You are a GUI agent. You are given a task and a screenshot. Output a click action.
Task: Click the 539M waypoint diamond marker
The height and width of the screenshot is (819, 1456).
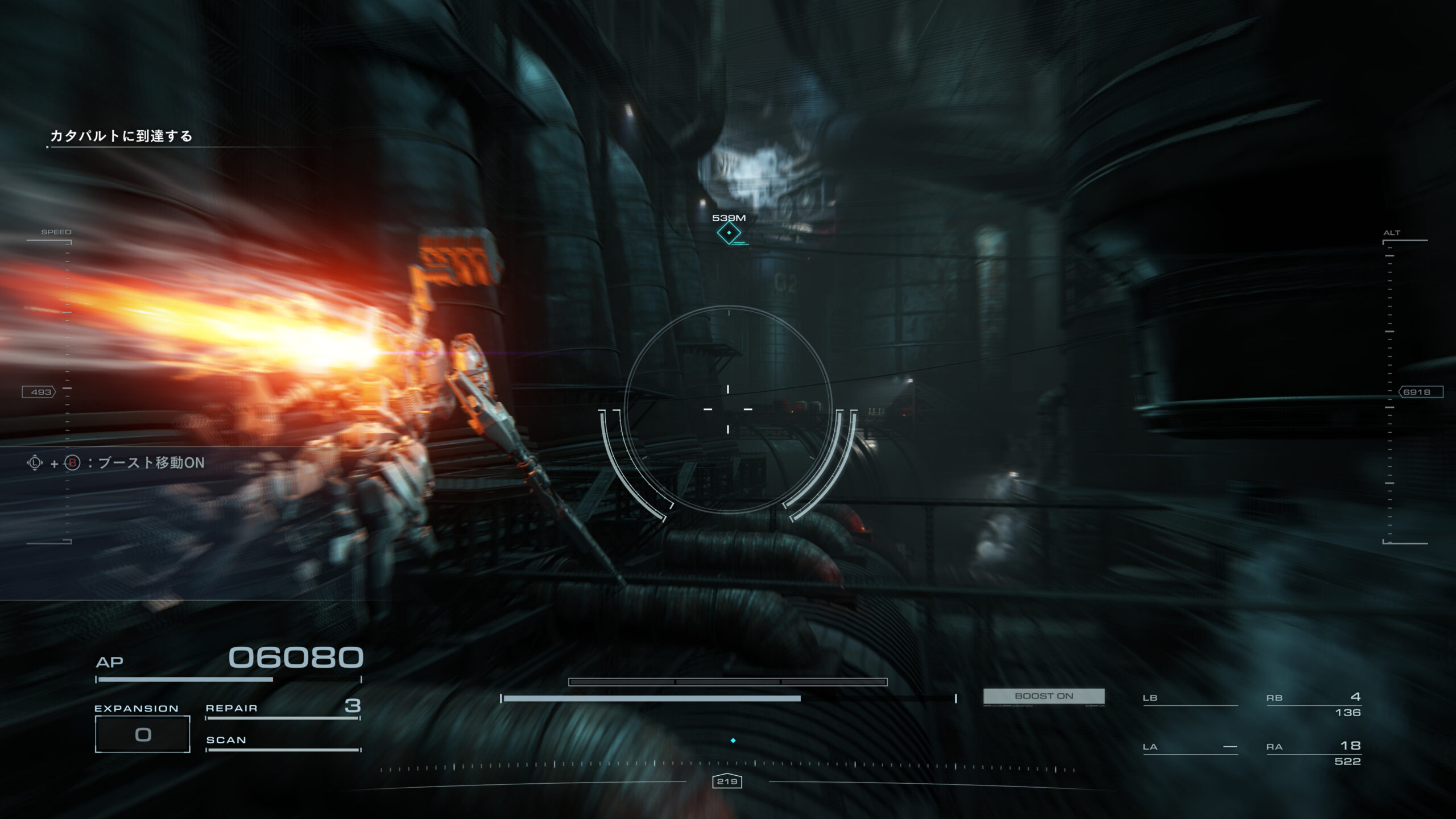coord(729,233)
